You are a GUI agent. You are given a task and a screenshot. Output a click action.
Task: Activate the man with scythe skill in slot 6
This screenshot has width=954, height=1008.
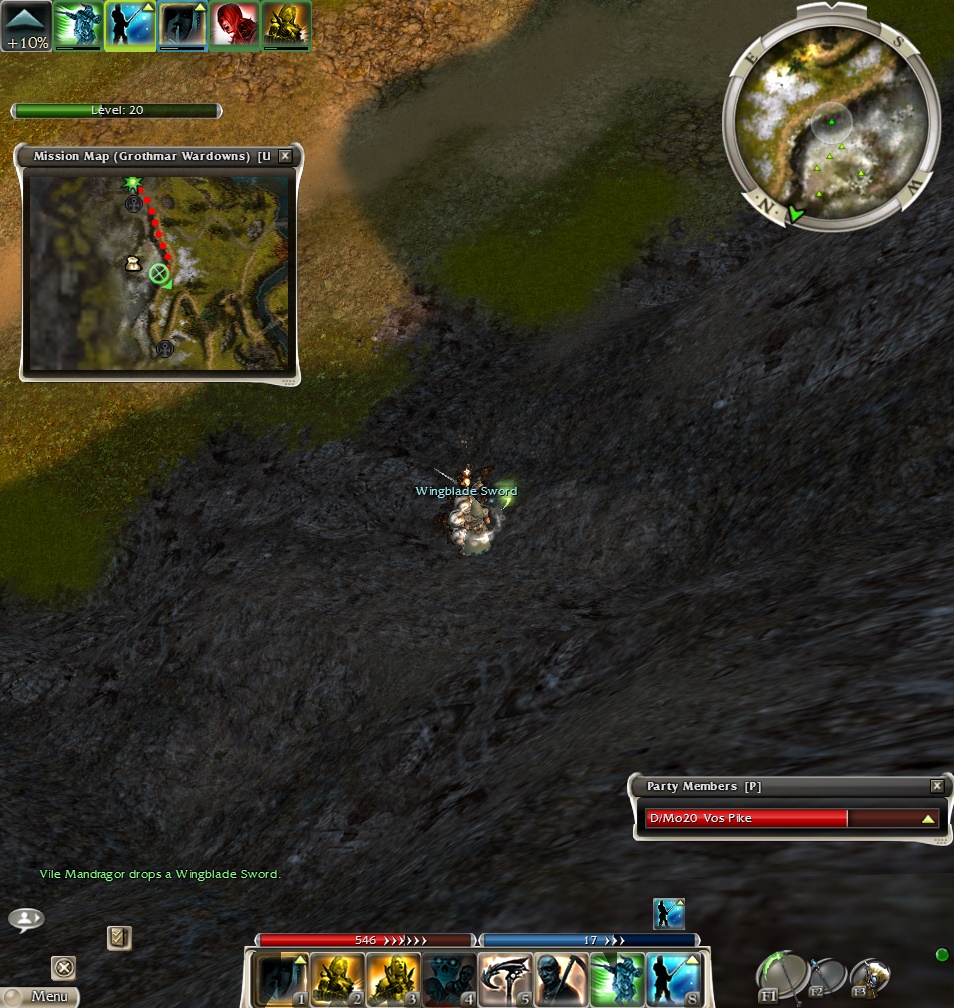click(560, 978)
